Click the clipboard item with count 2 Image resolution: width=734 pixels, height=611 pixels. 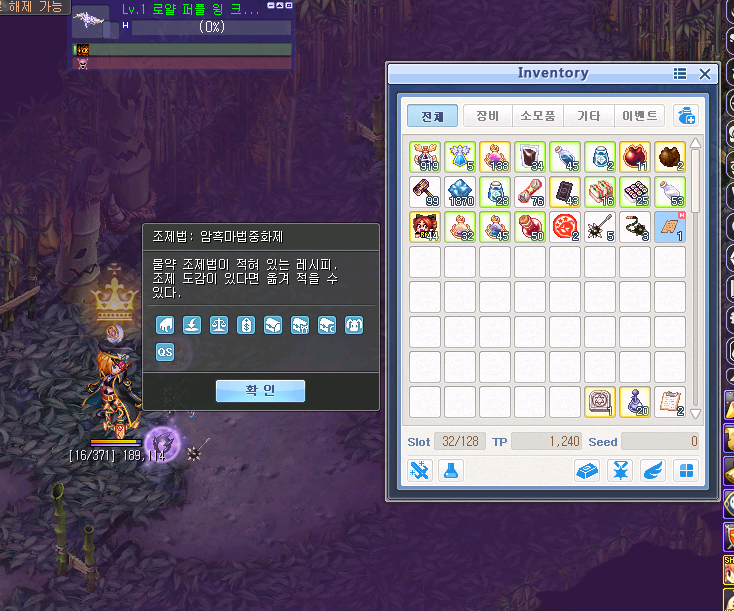[670, 402]
